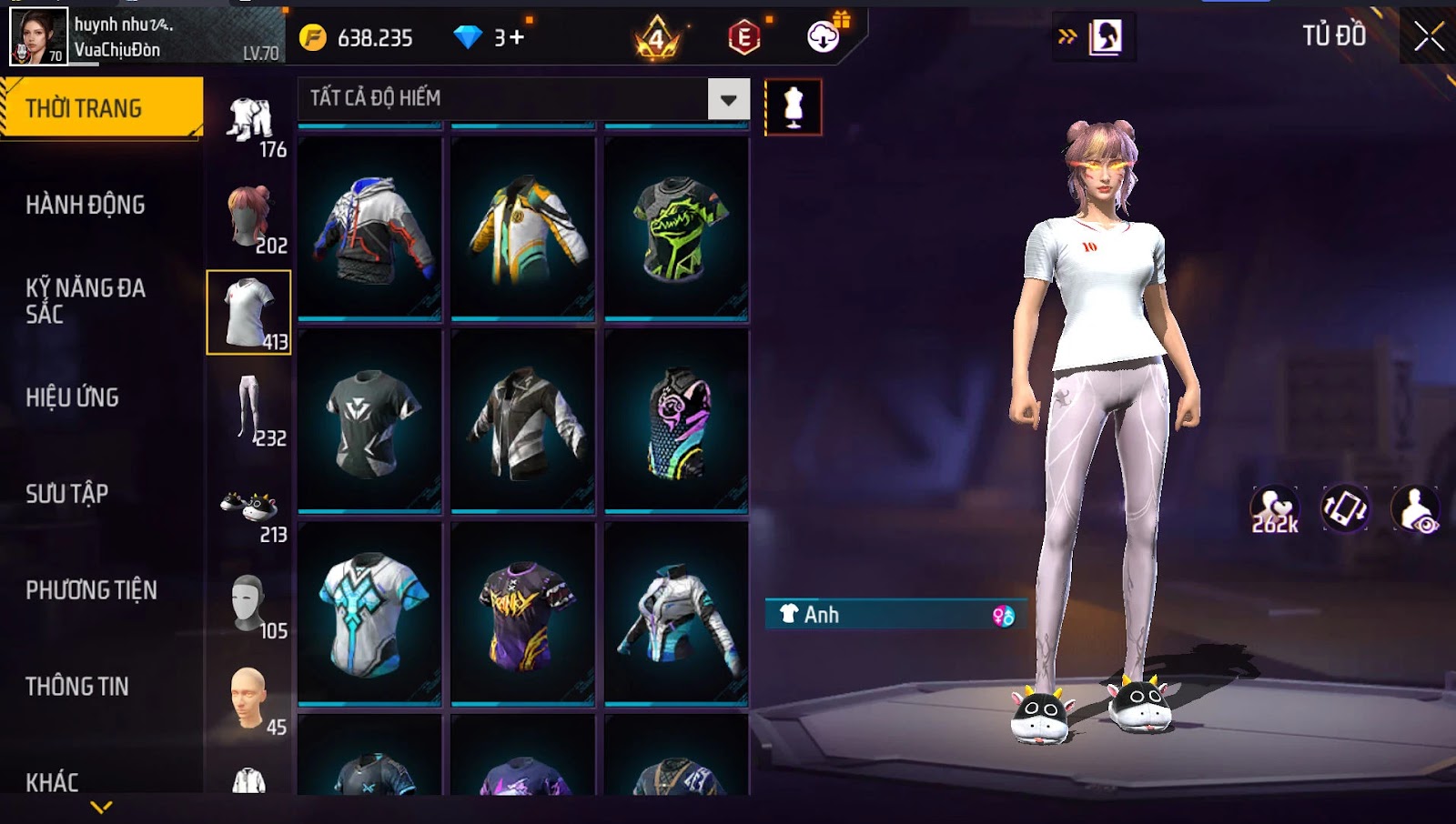This screenshot has height=824, width=1456.
Task: Close the Tủ Đồ wardrobe screen
Action: (1429, 36)
